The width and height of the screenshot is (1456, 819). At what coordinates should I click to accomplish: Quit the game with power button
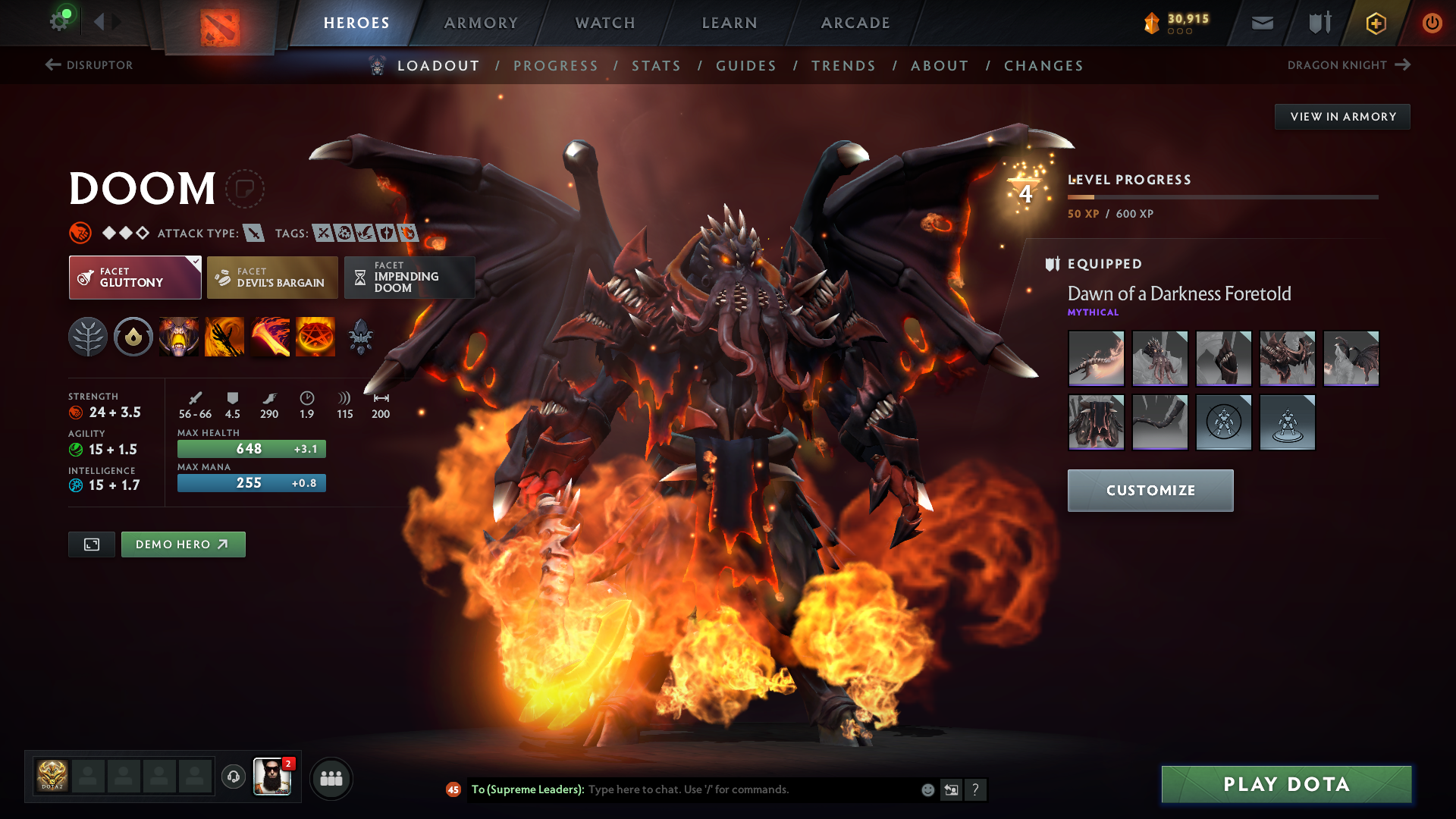click(x=1432, y=23)
